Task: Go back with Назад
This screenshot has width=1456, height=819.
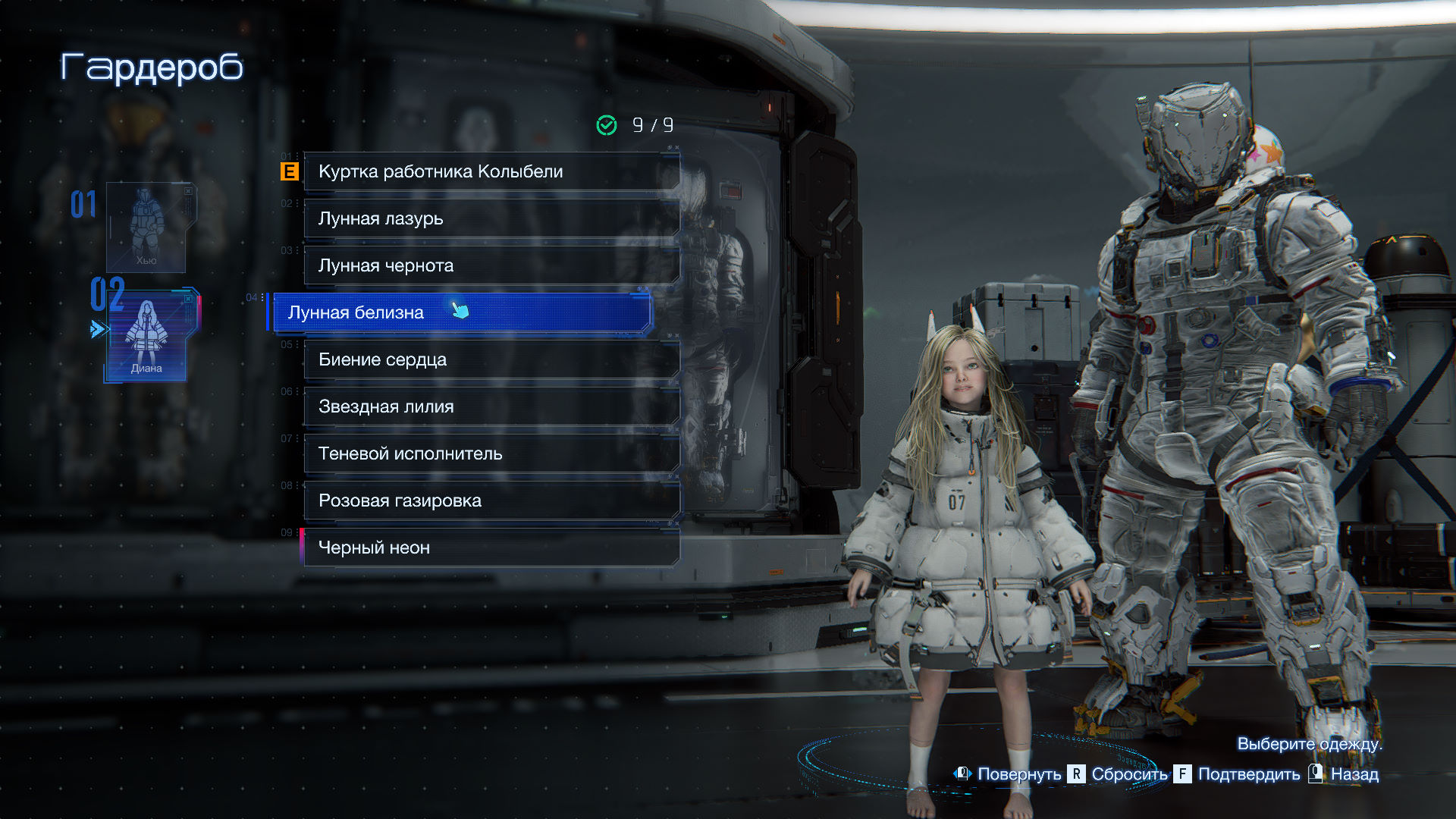Action: tap(1354, 774)
